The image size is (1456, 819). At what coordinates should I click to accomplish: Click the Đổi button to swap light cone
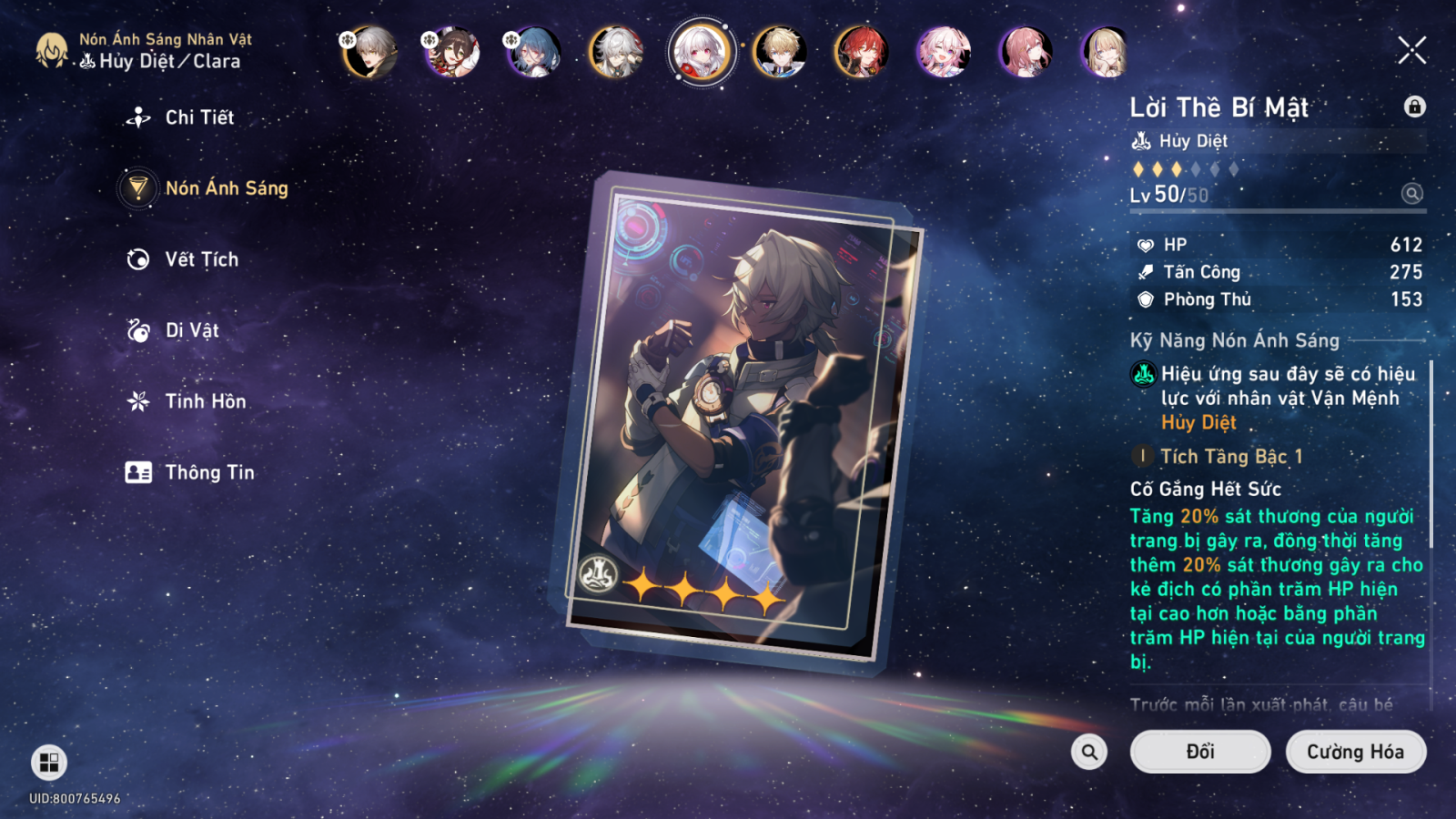pyautogui.click(x=1199, y=752)
